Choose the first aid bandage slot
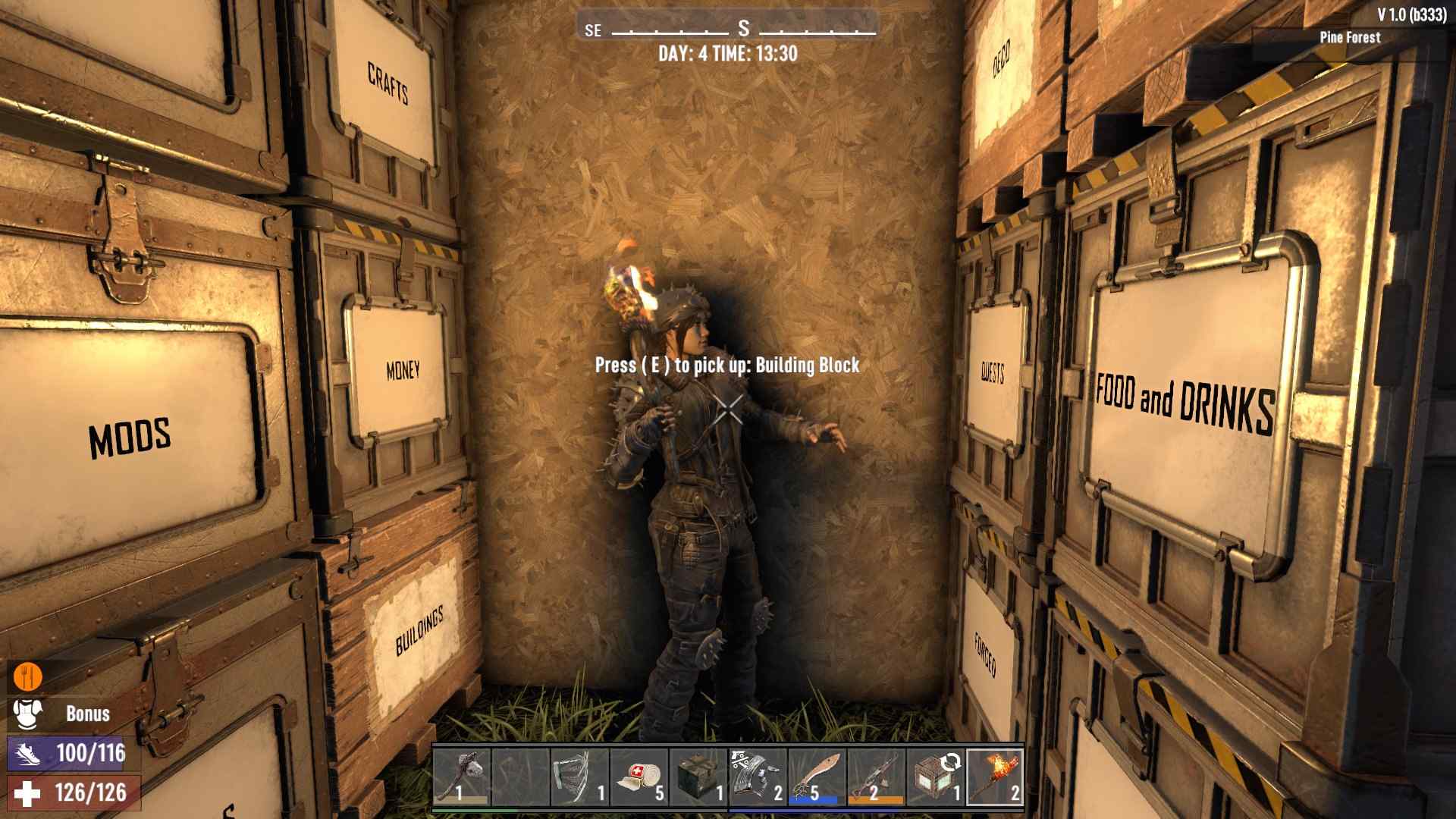Image resolution: width=1456 pixels, height=819 pixels. coord(639,776)
